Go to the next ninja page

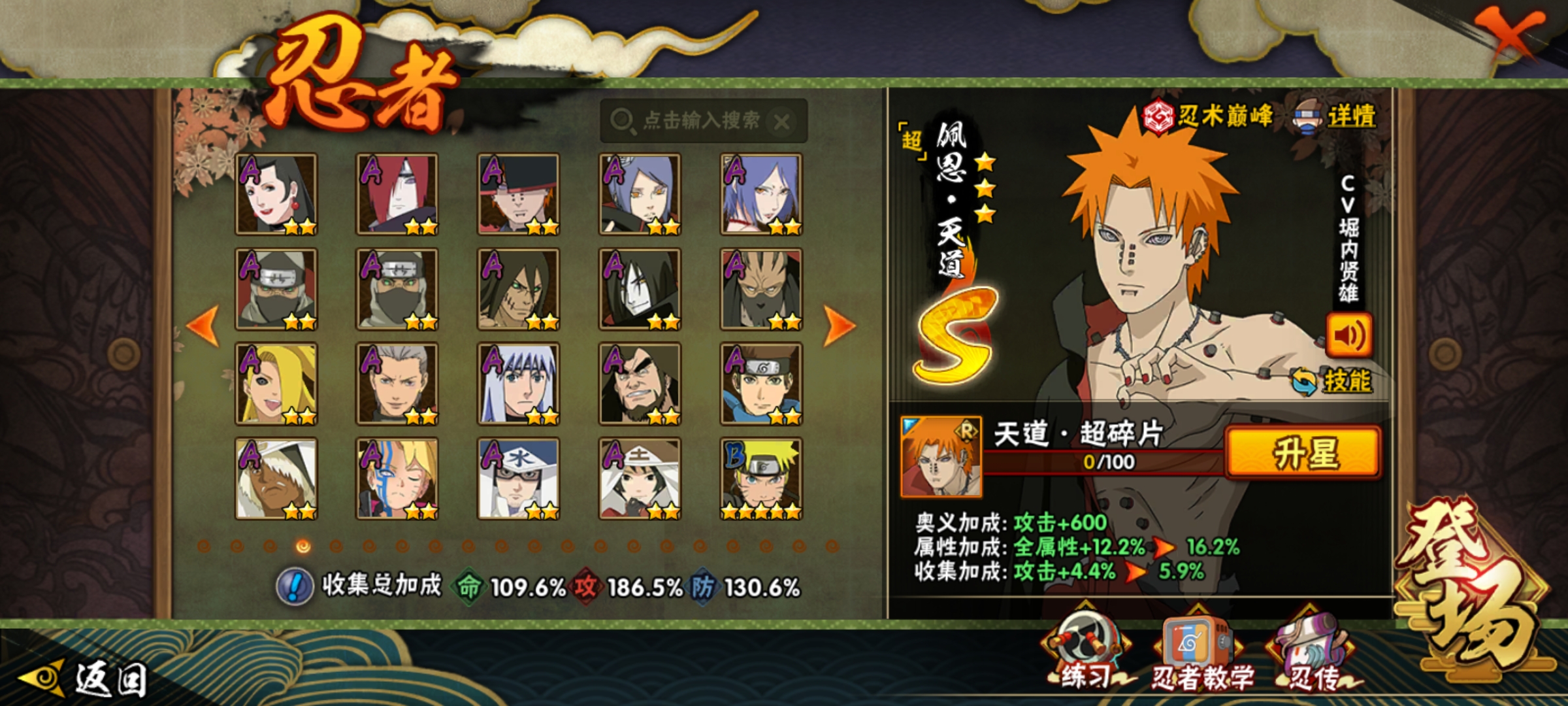(x=839, y=325)
